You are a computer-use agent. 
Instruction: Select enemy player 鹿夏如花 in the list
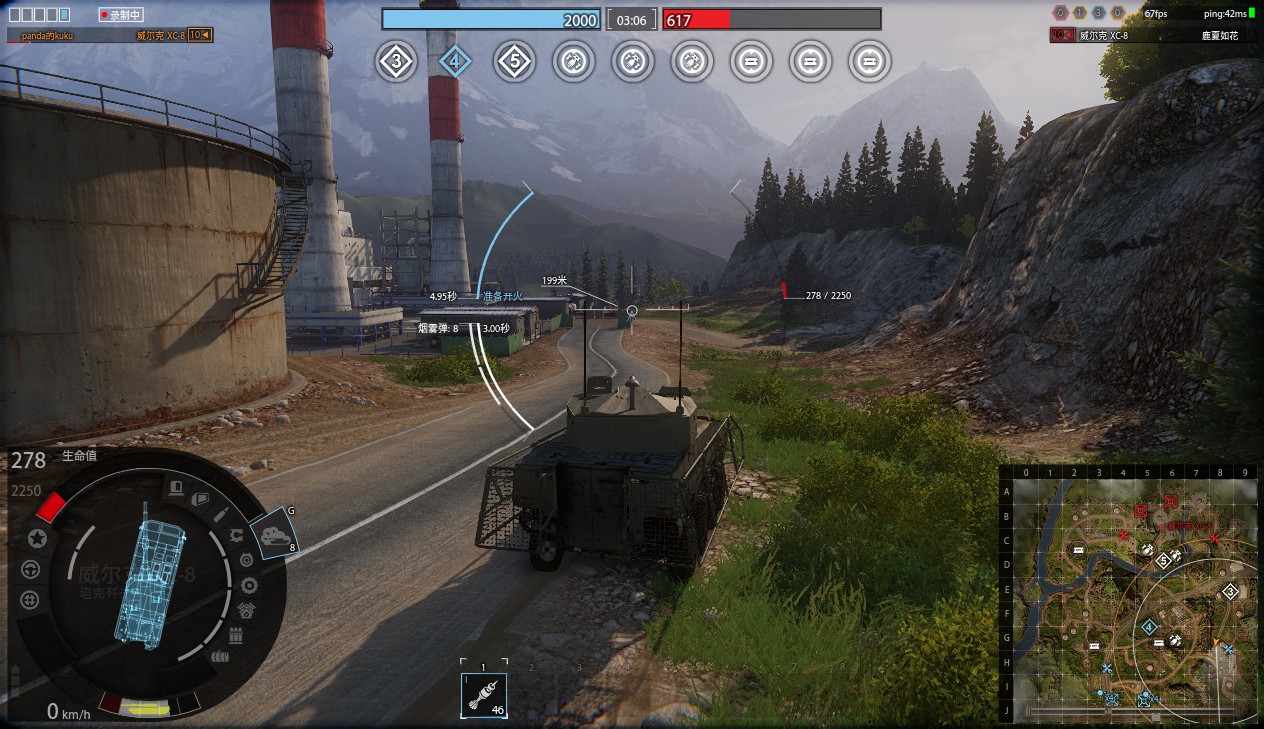pos(1220,35)
